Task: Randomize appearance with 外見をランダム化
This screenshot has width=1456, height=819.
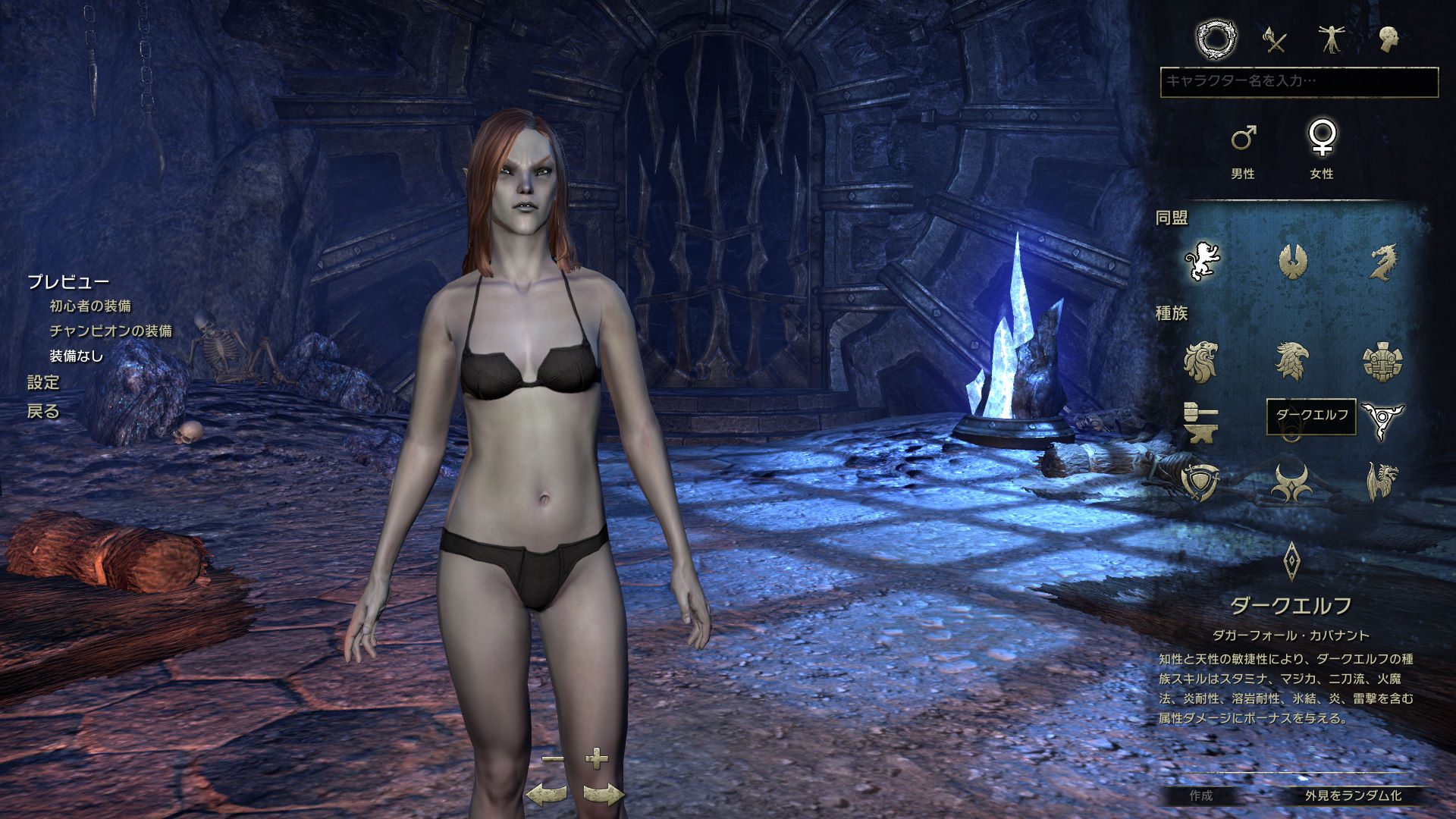Action: click(x=1353, y=795)
